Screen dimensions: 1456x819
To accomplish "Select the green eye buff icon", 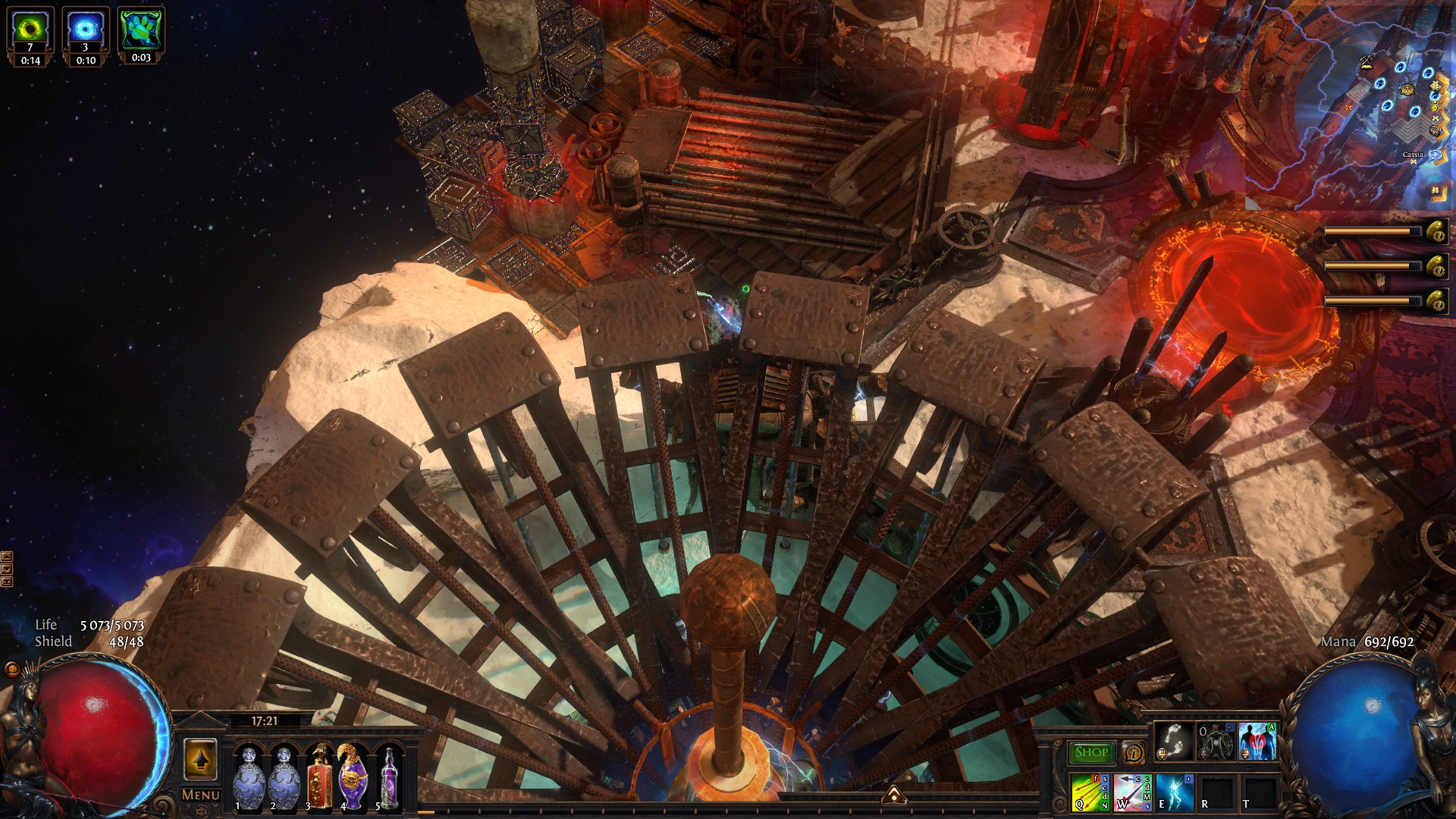I will pyautogui.click(x=30, y=30).
